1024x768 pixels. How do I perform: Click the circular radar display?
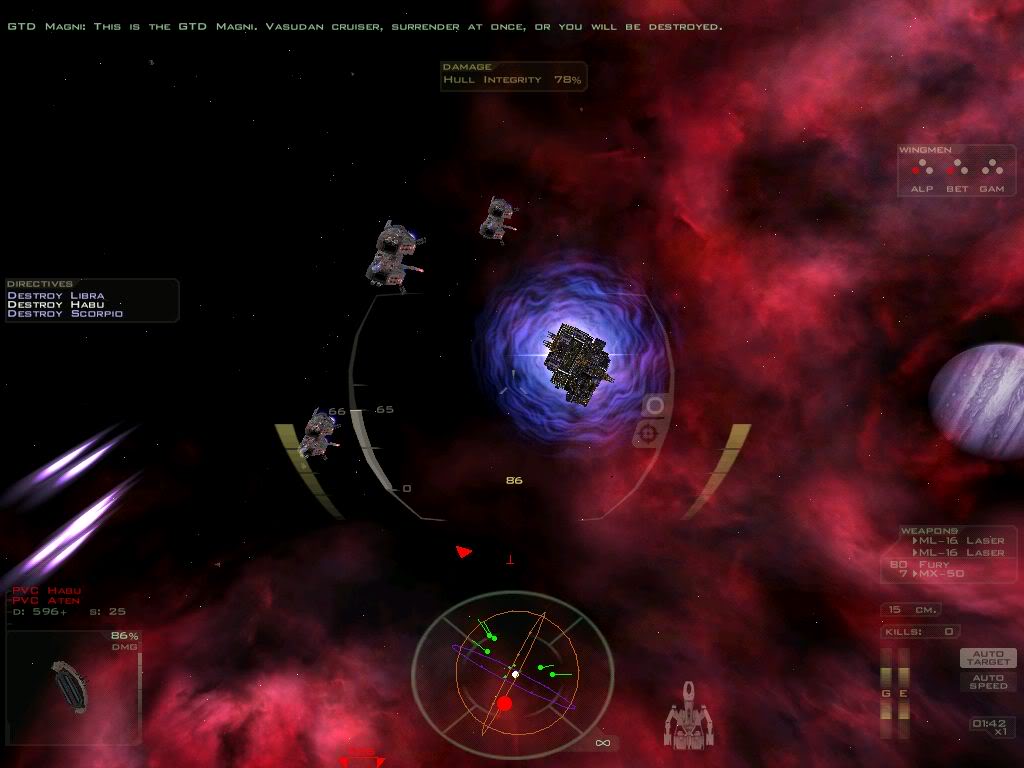[x=512, y=677]
